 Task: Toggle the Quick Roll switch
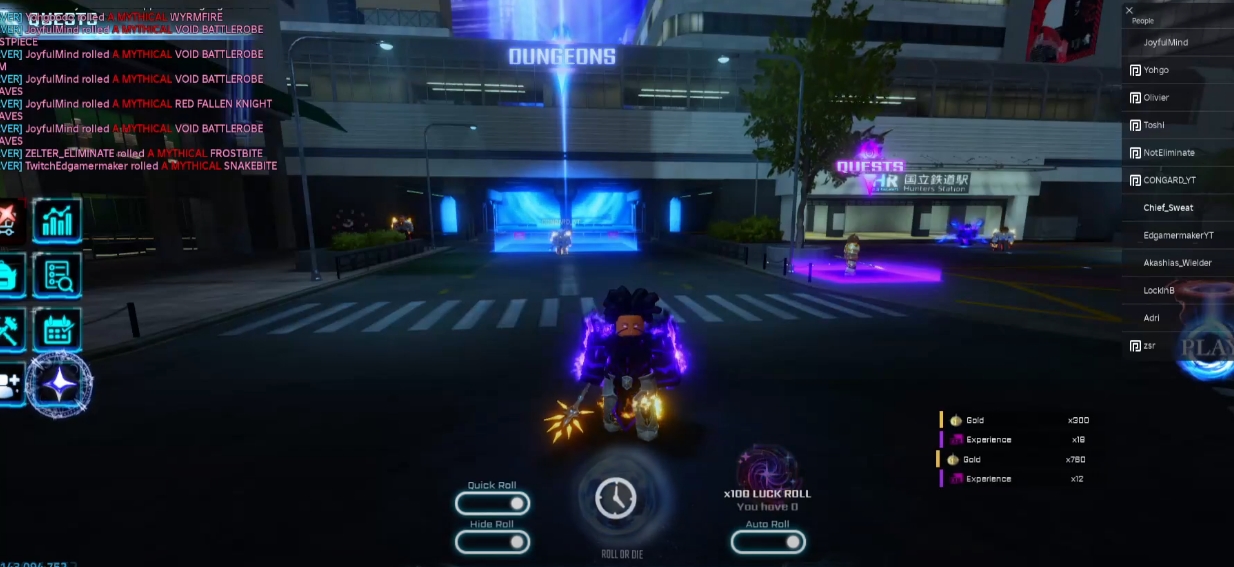pyautogui.click(x=492, y=503)
